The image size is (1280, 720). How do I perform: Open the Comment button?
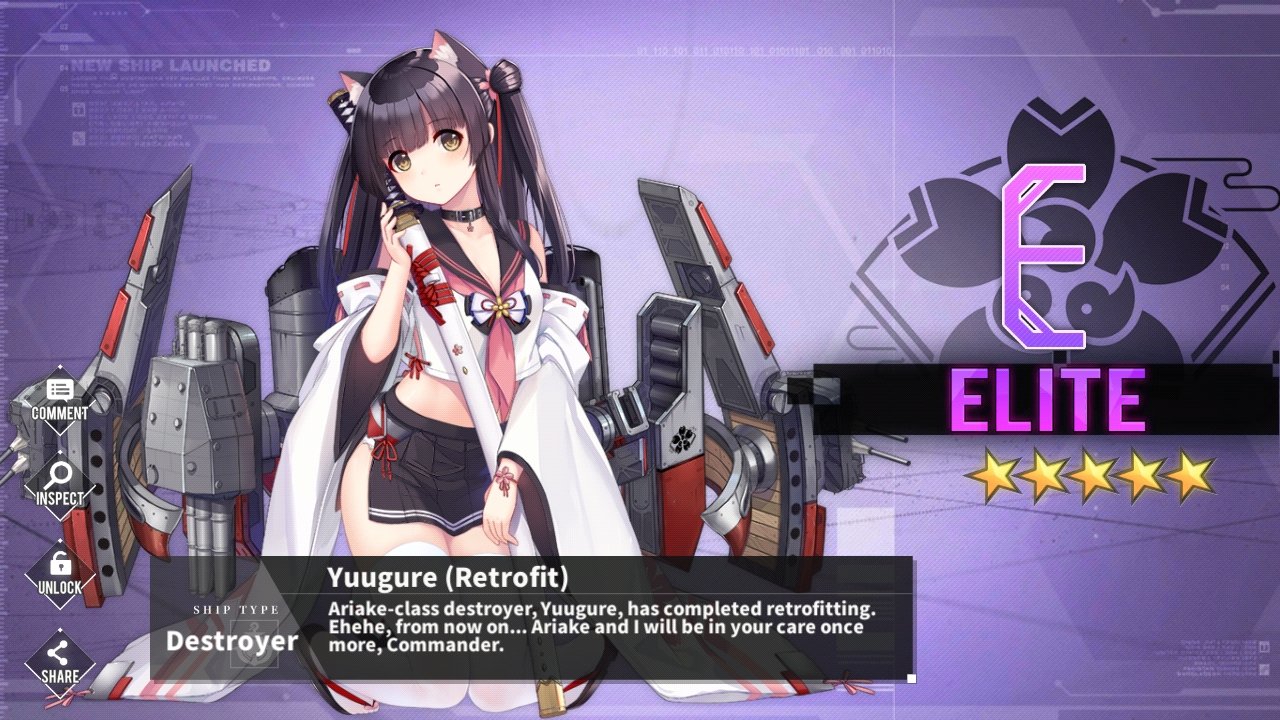[x=59, y=400]
